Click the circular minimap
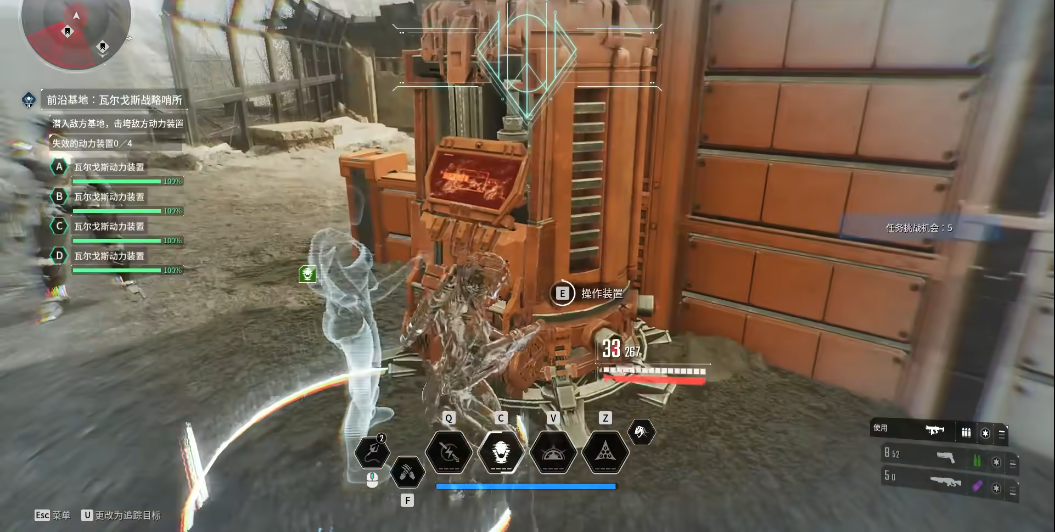 (76, 29)
